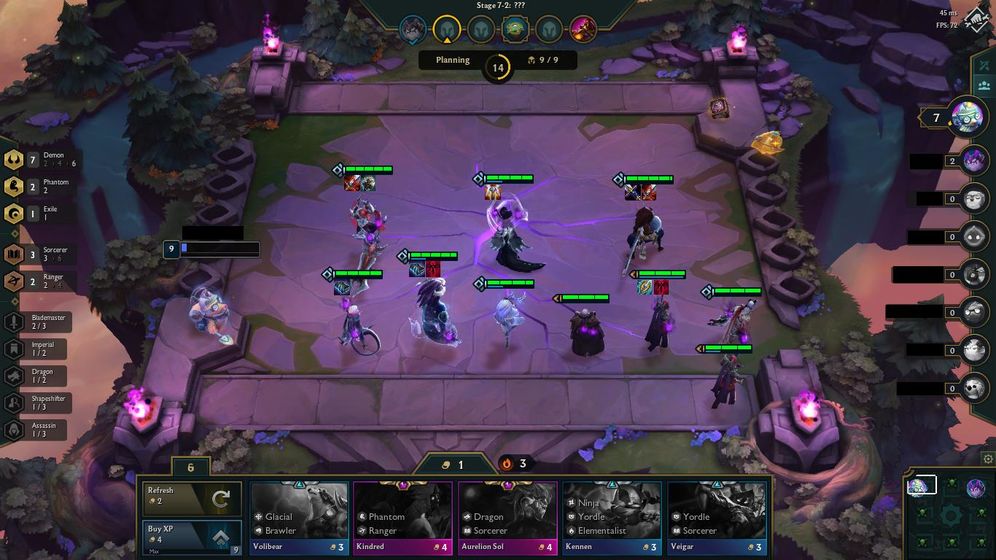Purchase the Kindred champion card
This screenshot has width=996, height=560.
(x=402, y=517)
